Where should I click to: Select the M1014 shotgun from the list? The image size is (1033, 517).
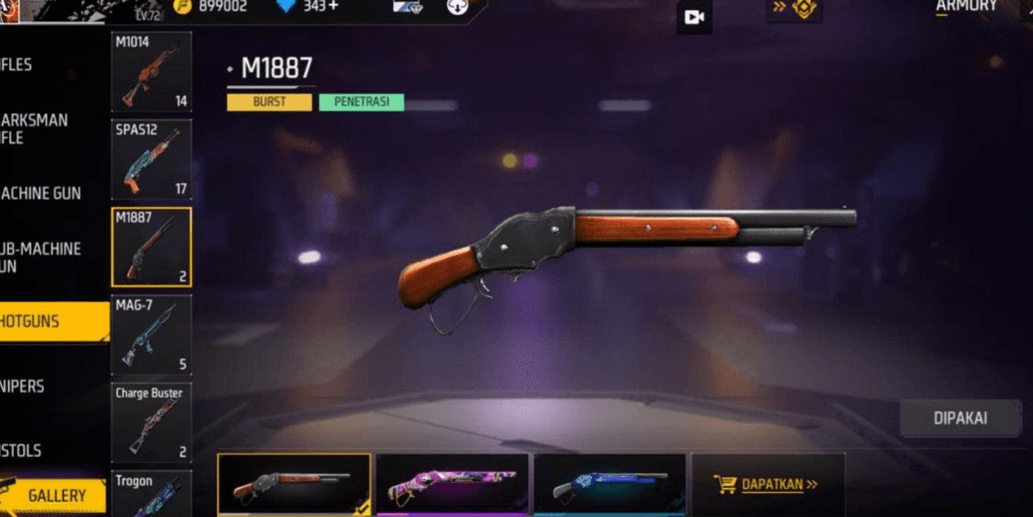[x=151, y=72]
